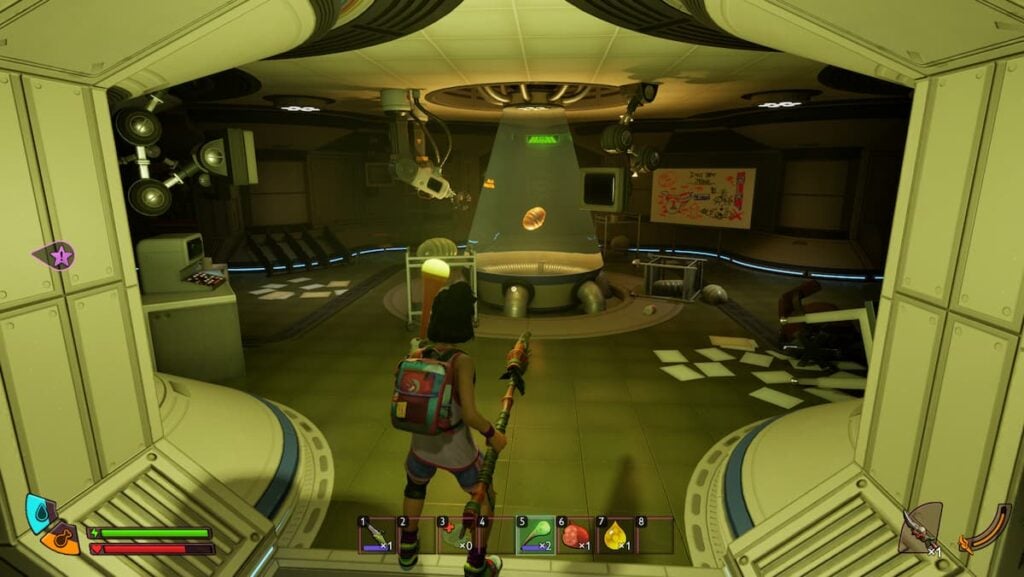Click the purple star objective marker
Image resolution: width=1024 pixels, height=577 pixels.
(x=58, y=256)
